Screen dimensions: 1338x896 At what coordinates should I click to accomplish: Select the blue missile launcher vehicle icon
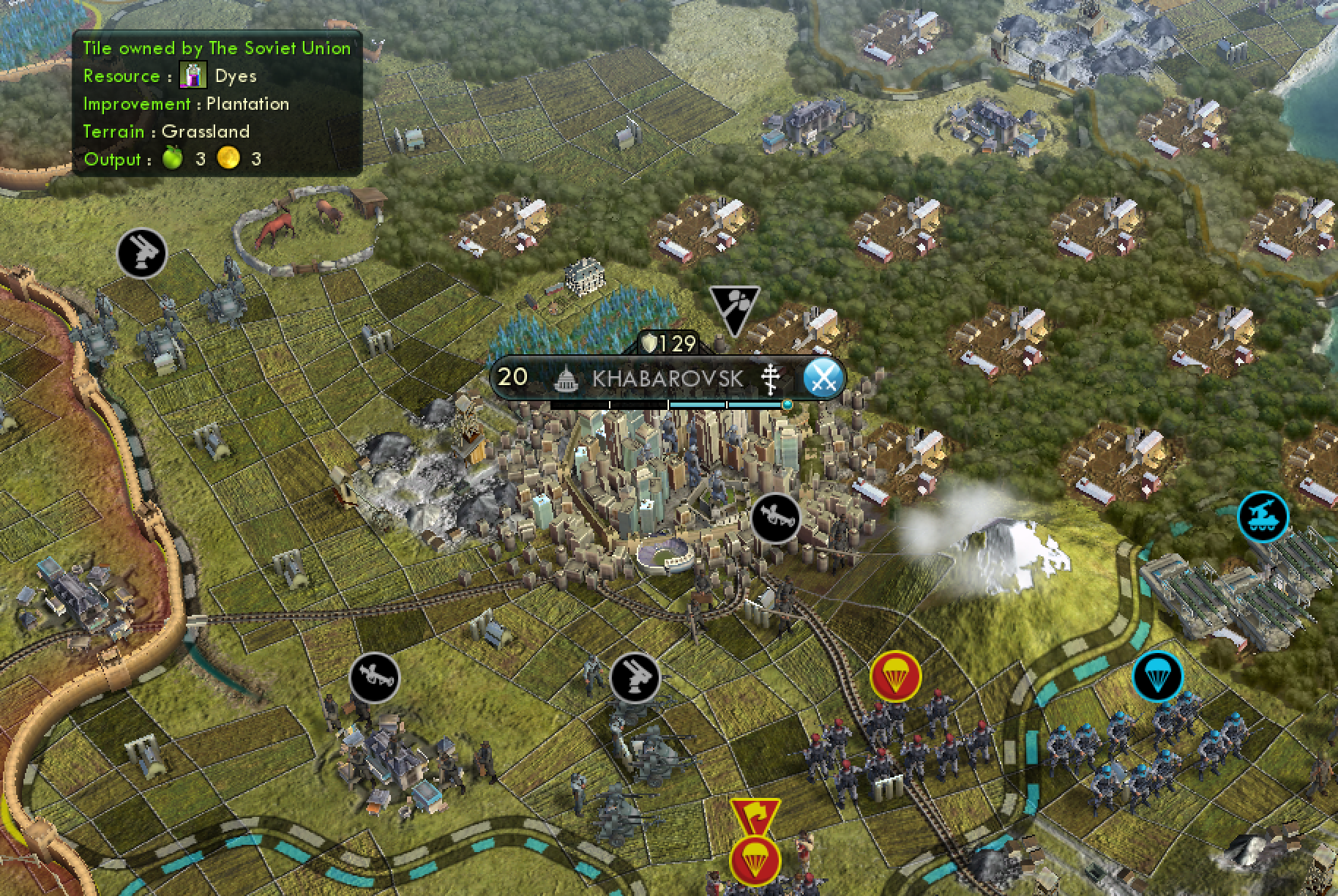[x=1263, y=517]
